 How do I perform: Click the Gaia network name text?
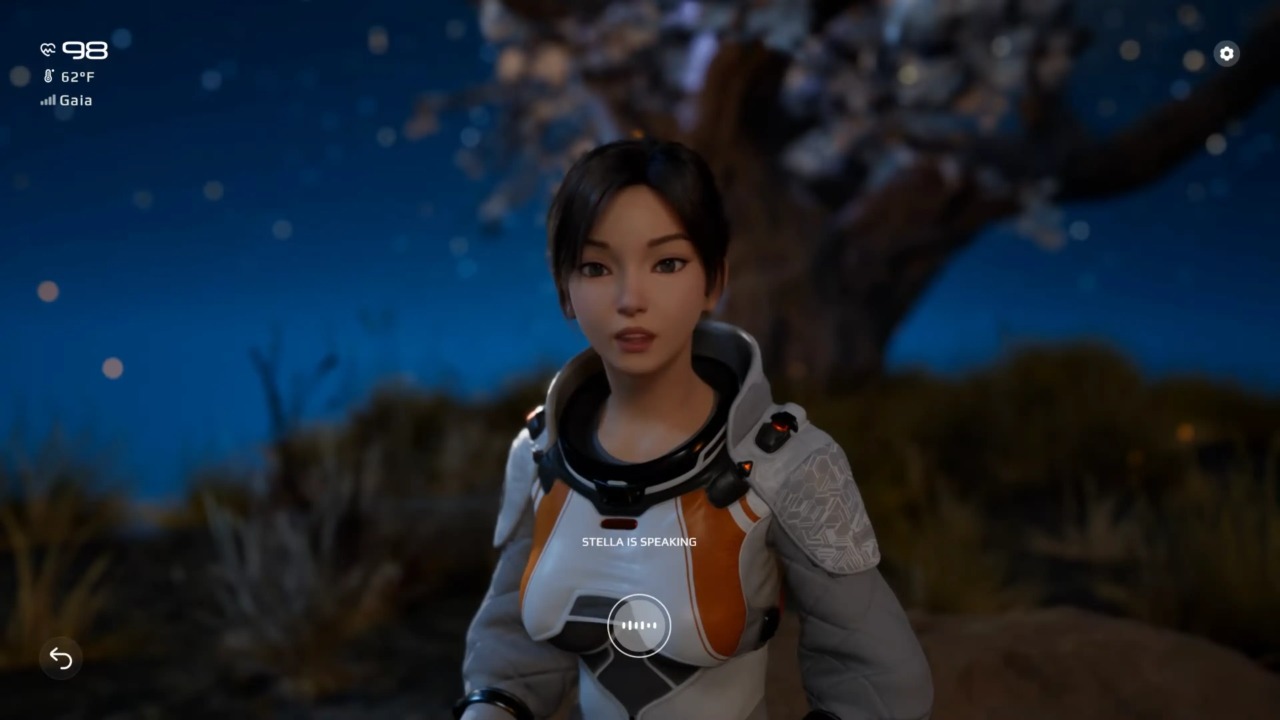(75, 100)
